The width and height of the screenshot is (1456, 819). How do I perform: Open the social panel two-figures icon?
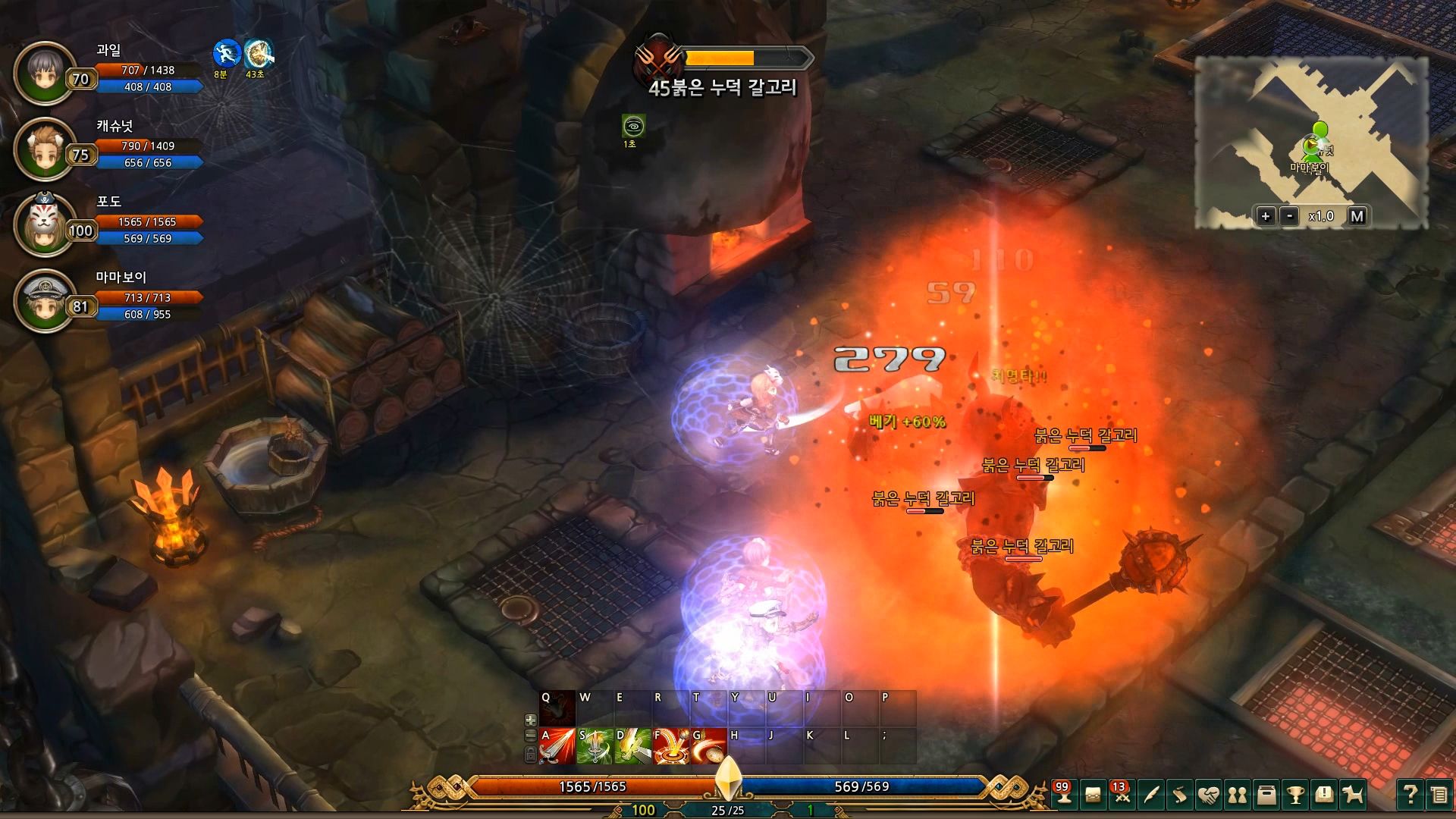tap(1238, 795)
